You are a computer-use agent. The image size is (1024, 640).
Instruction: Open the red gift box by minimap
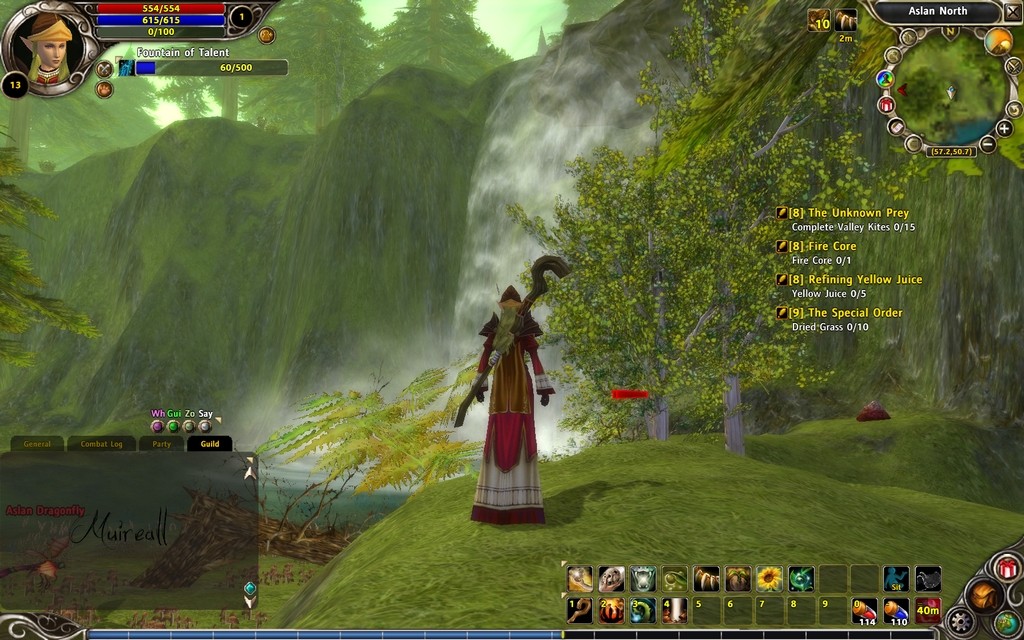coord(886,104)
